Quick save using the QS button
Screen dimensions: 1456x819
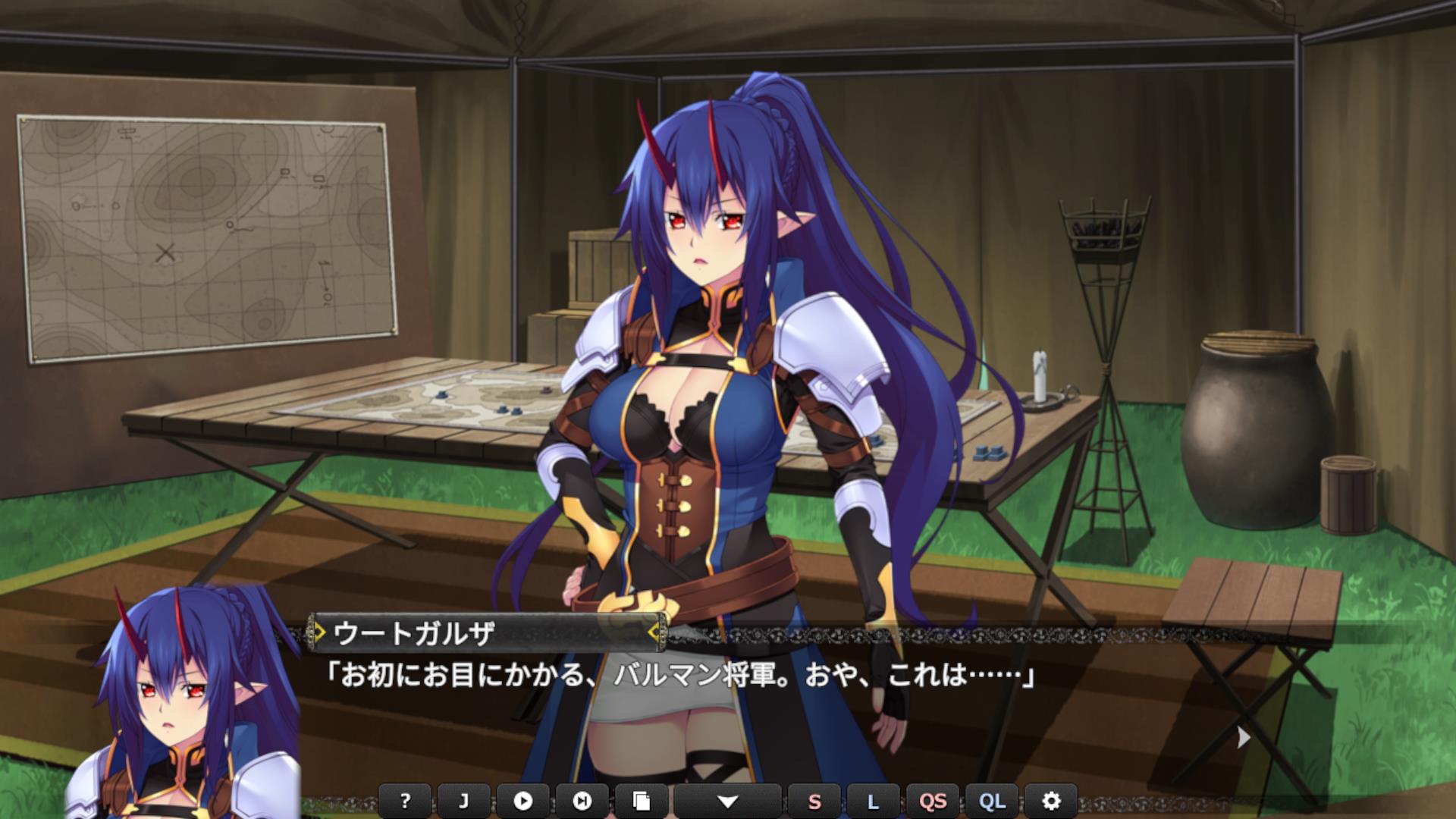(x=933, y=801)
